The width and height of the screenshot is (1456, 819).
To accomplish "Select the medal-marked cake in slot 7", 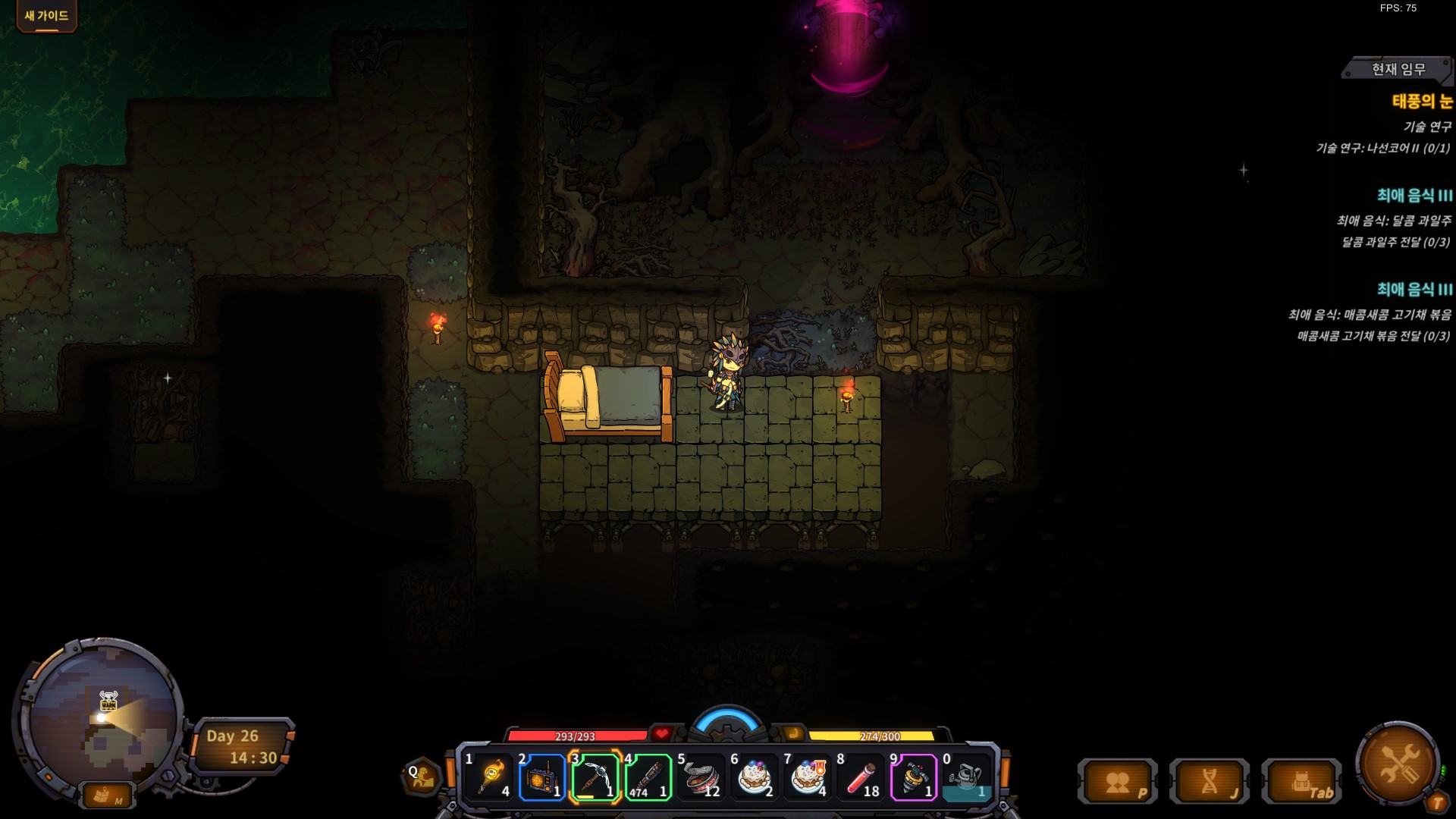I will pos(808,777).
